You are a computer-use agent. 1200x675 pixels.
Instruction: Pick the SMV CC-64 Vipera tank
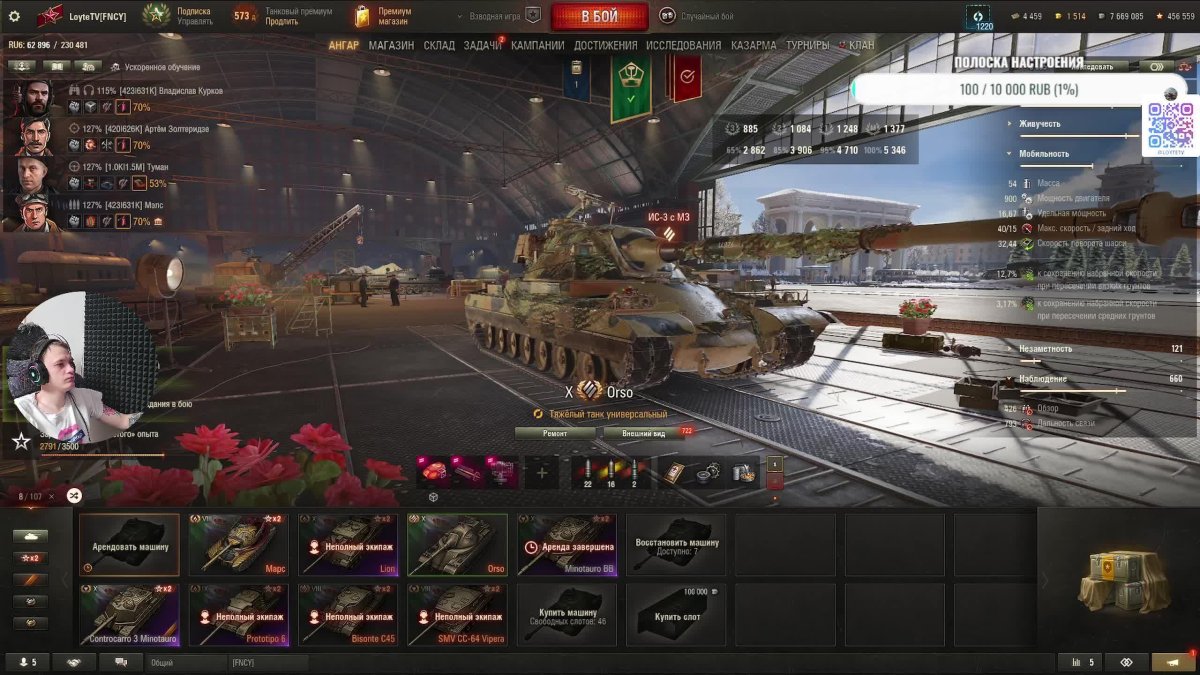[457, 615]
